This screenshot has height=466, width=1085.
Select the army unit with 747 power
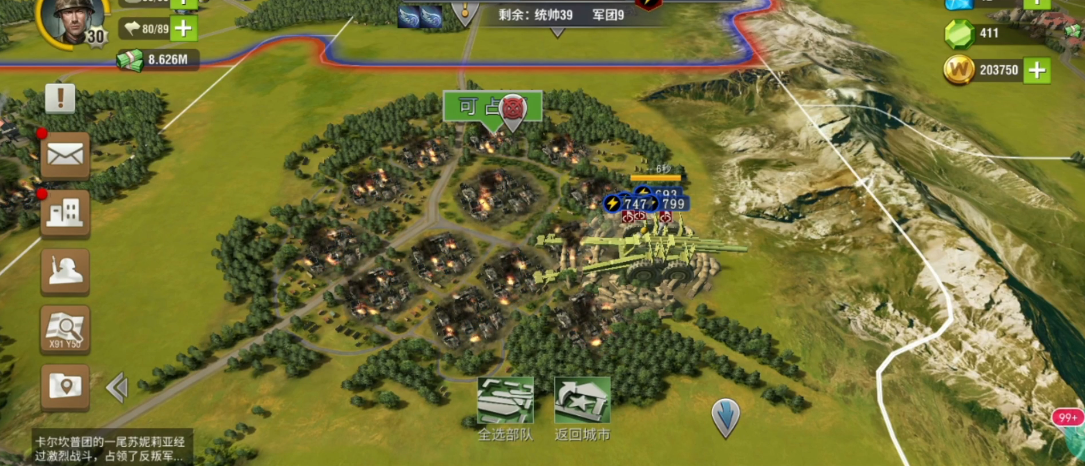[627, 204]
